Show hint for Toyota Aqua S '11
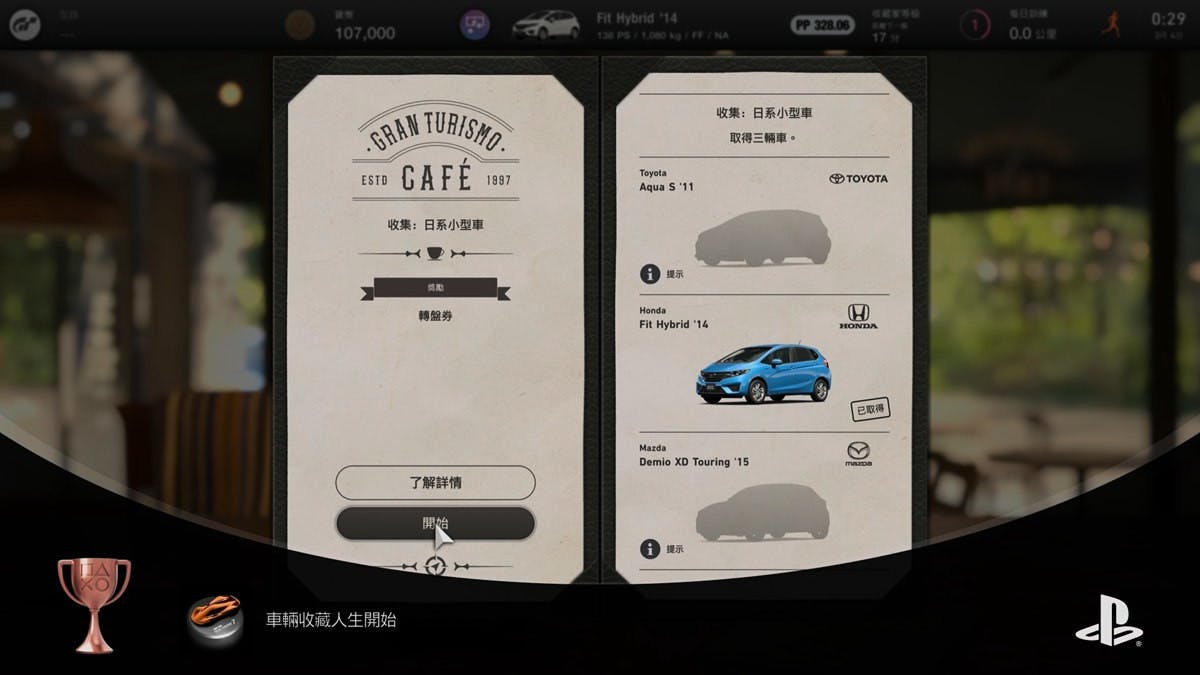Viewport: 1200px width, 675px height. 651,273
